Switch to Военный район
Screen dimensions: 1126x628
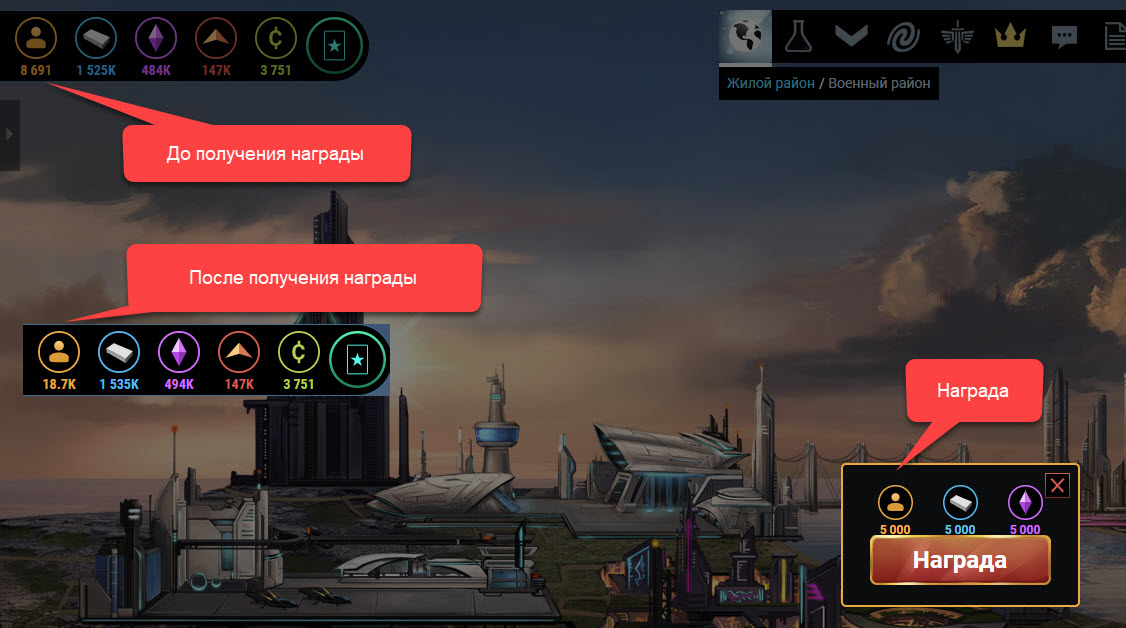click(879, 83)
